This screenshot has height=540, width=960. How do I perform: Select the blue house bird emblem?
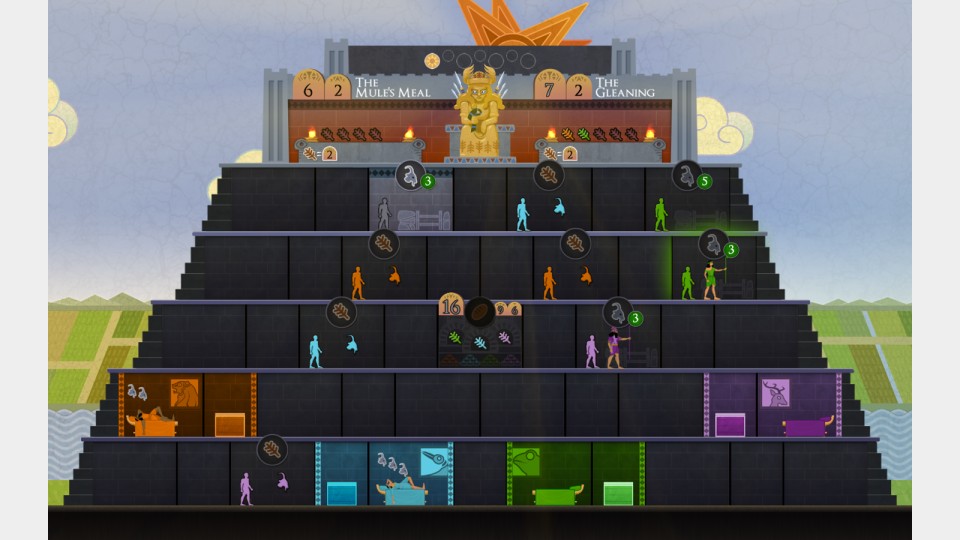click(435, 461)
